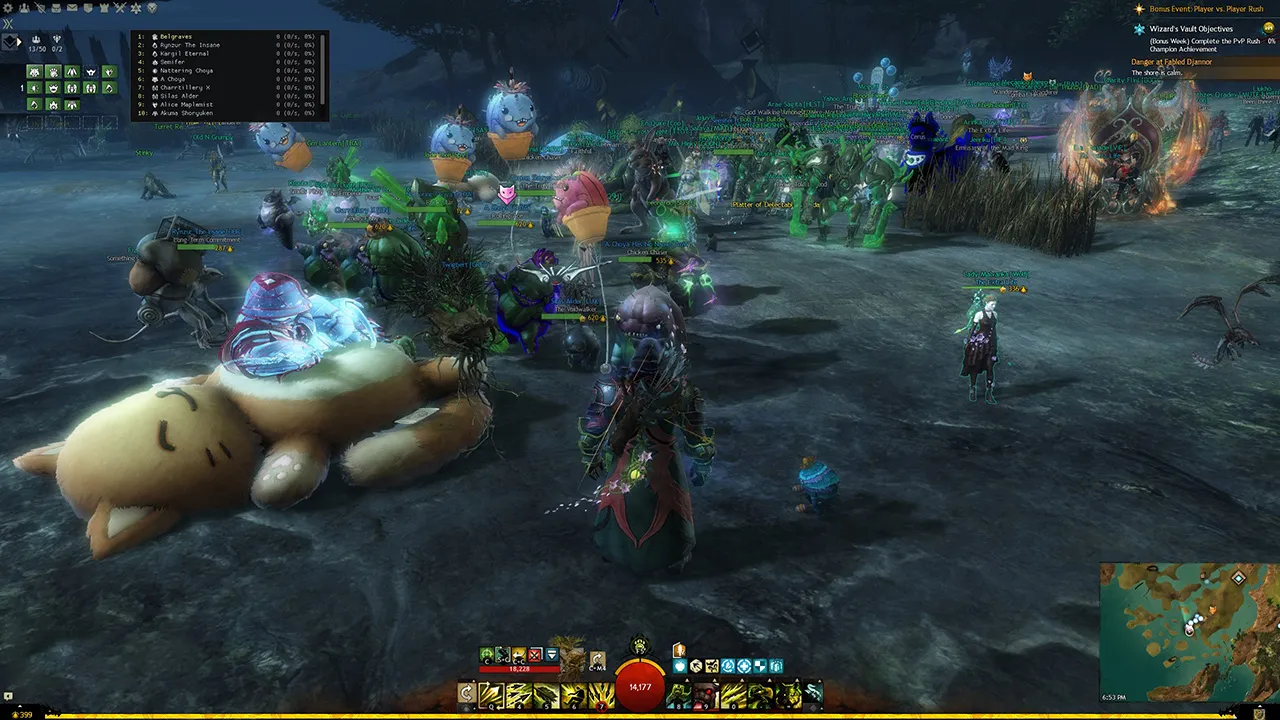This screenshot has height=720, width=1280.
Task: Open the guild panel shield icon
Action: (89, 7)
